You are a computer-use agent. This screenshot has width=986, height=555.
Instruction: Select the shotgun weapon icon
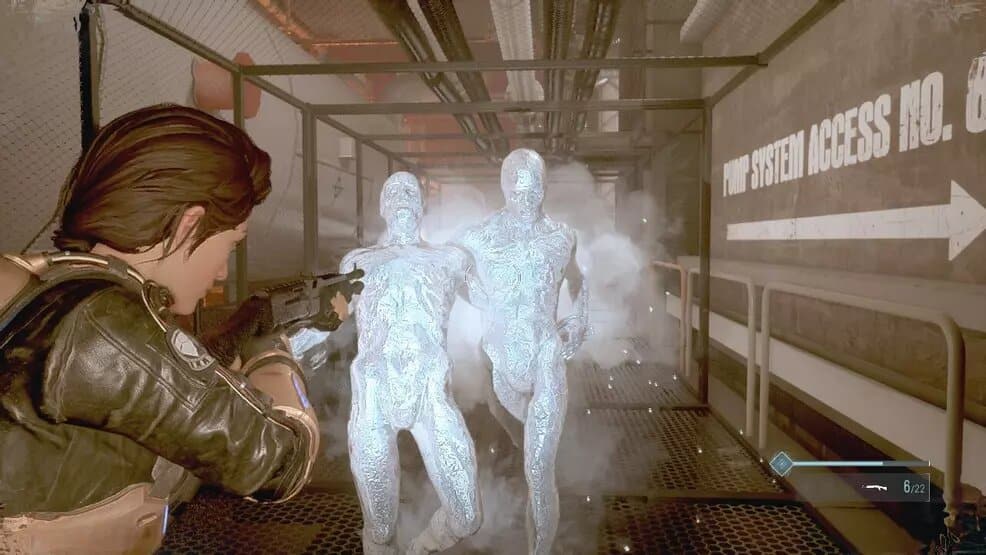(x=877, y=487)
